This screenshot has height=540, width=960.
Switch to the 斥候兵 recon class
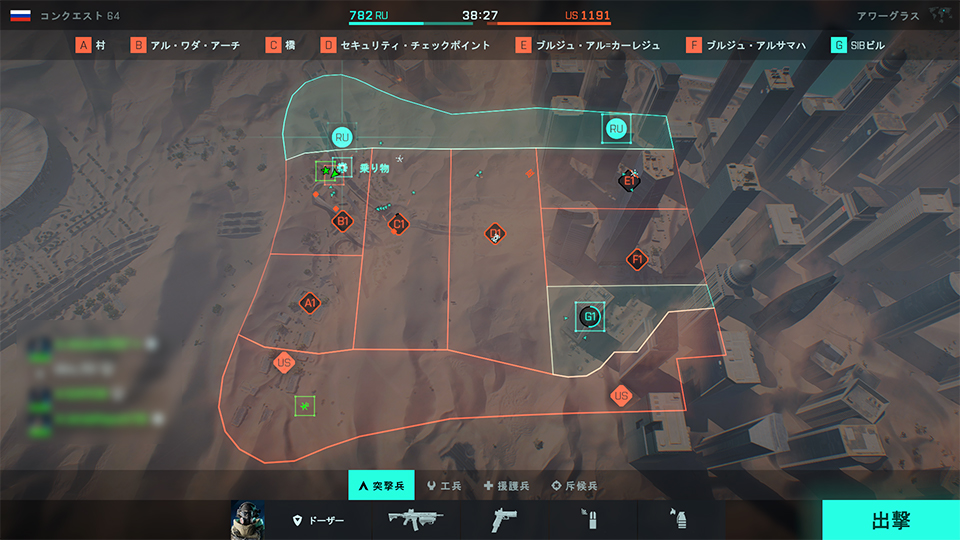[x=575, y=486]
